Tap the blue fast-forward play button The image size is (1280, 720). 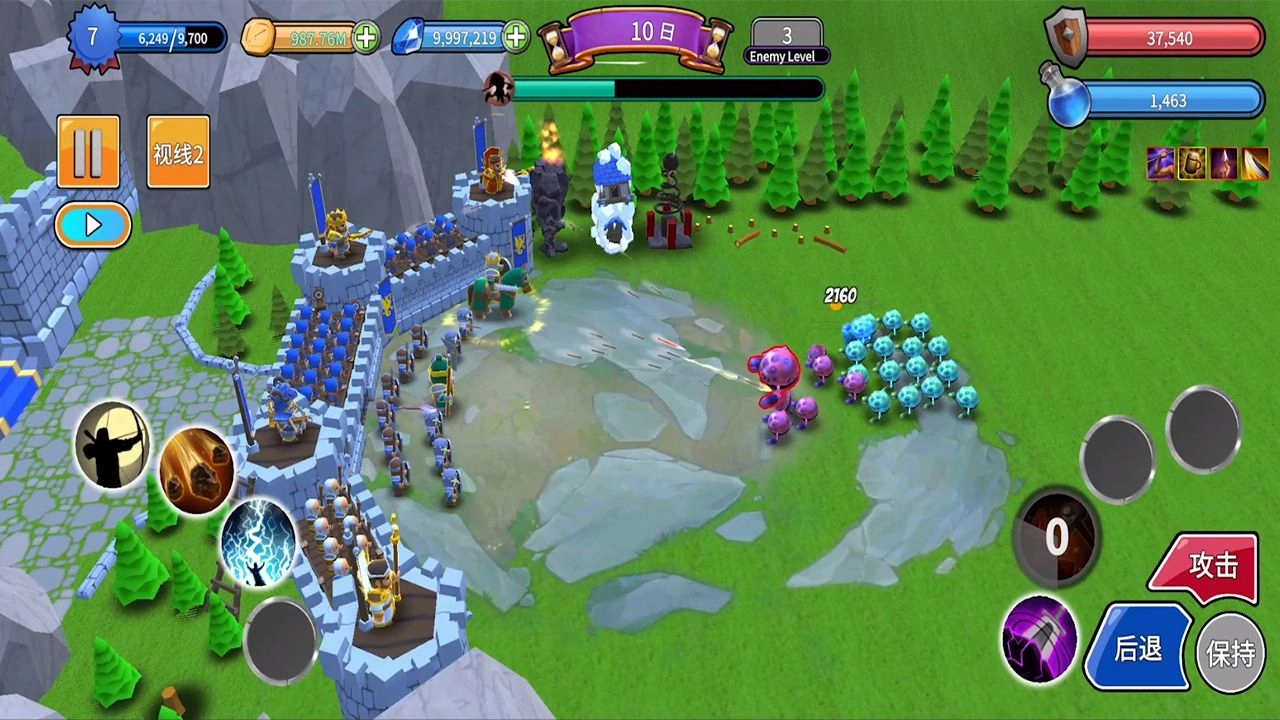93,225
